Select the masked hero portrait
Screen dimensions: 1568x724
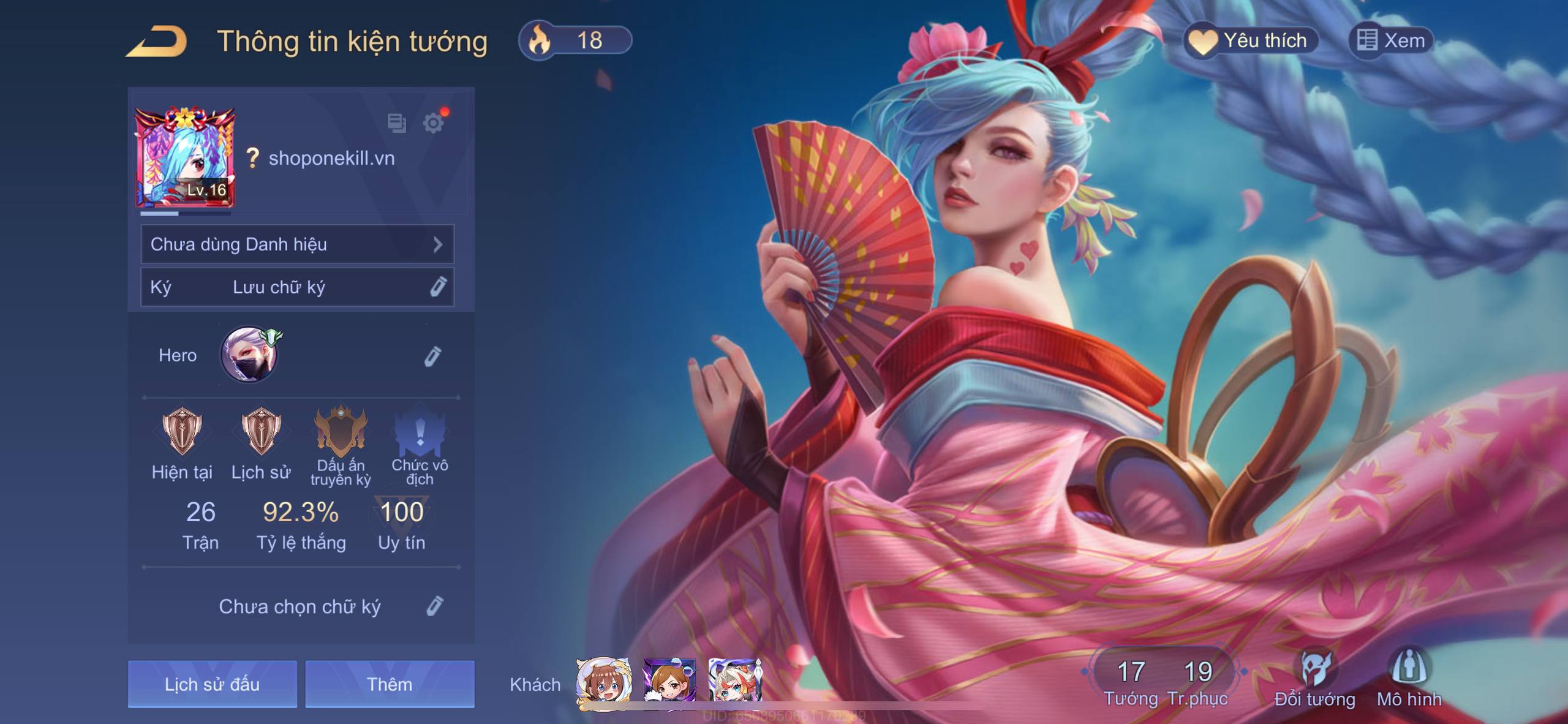pos(249,355)
